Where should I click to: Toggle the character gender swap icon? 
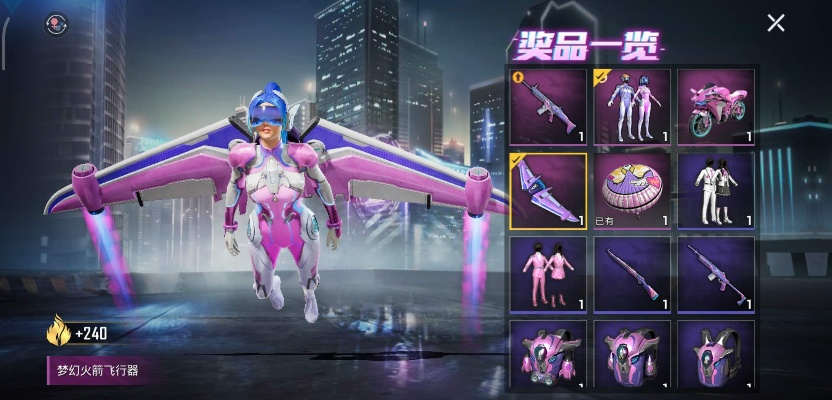pos(55,24)
